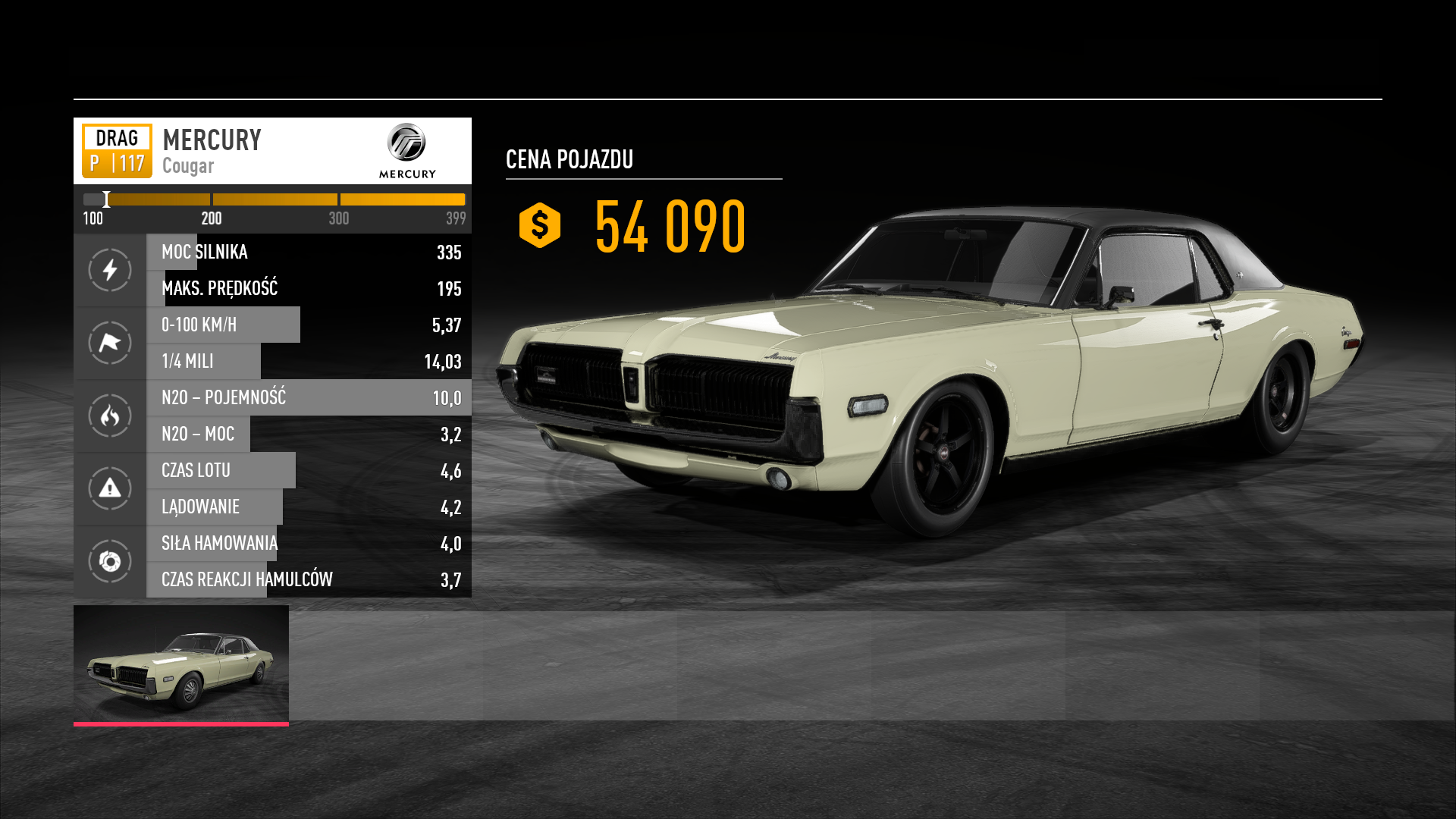
Task: Click the lightning bolt engine power icon
Action: click(x=110, y=270)
